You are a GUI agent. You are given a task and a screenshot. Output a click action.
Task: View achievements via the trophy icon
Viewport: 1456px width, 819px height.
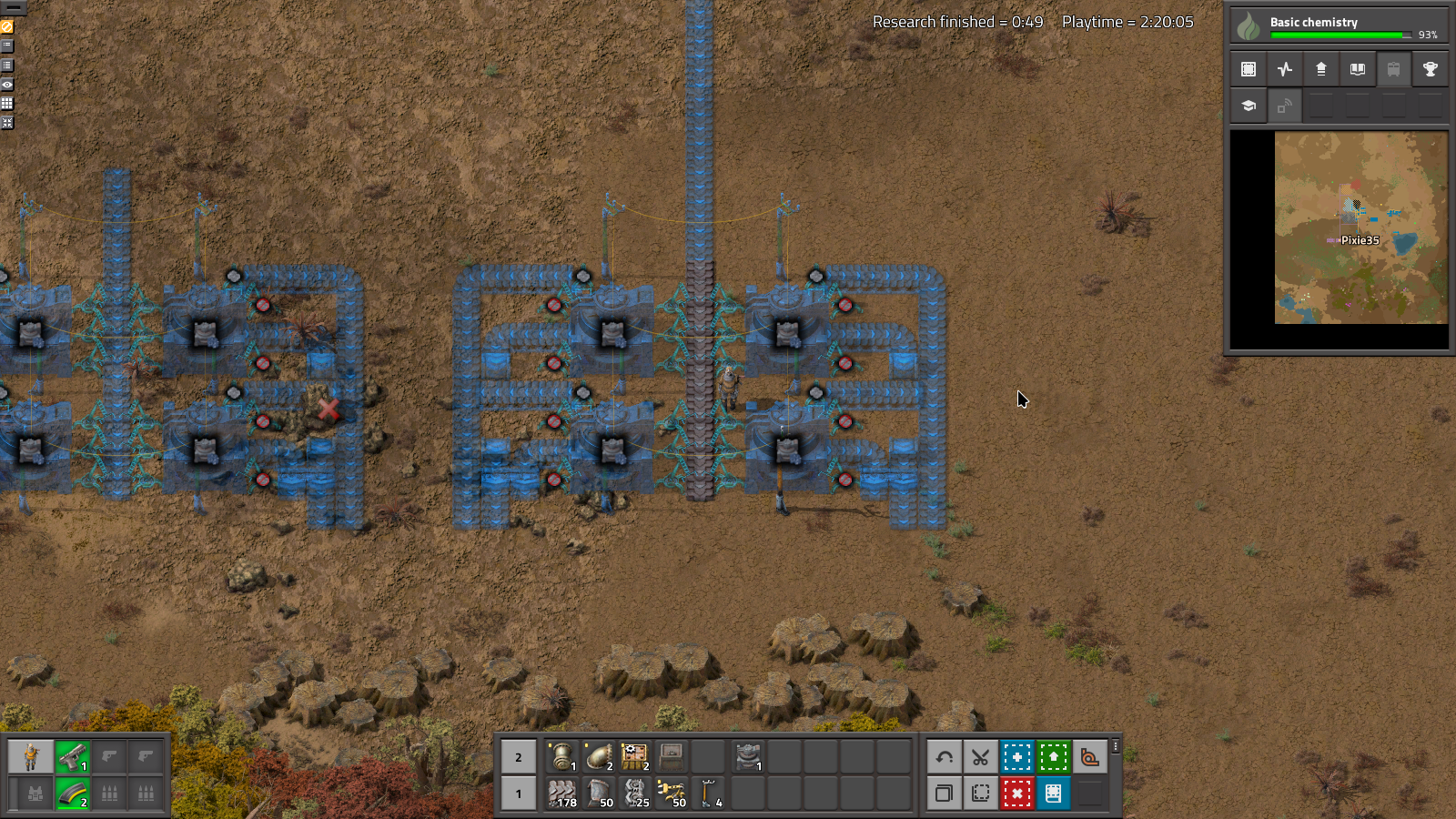(x=1430, y=68)
